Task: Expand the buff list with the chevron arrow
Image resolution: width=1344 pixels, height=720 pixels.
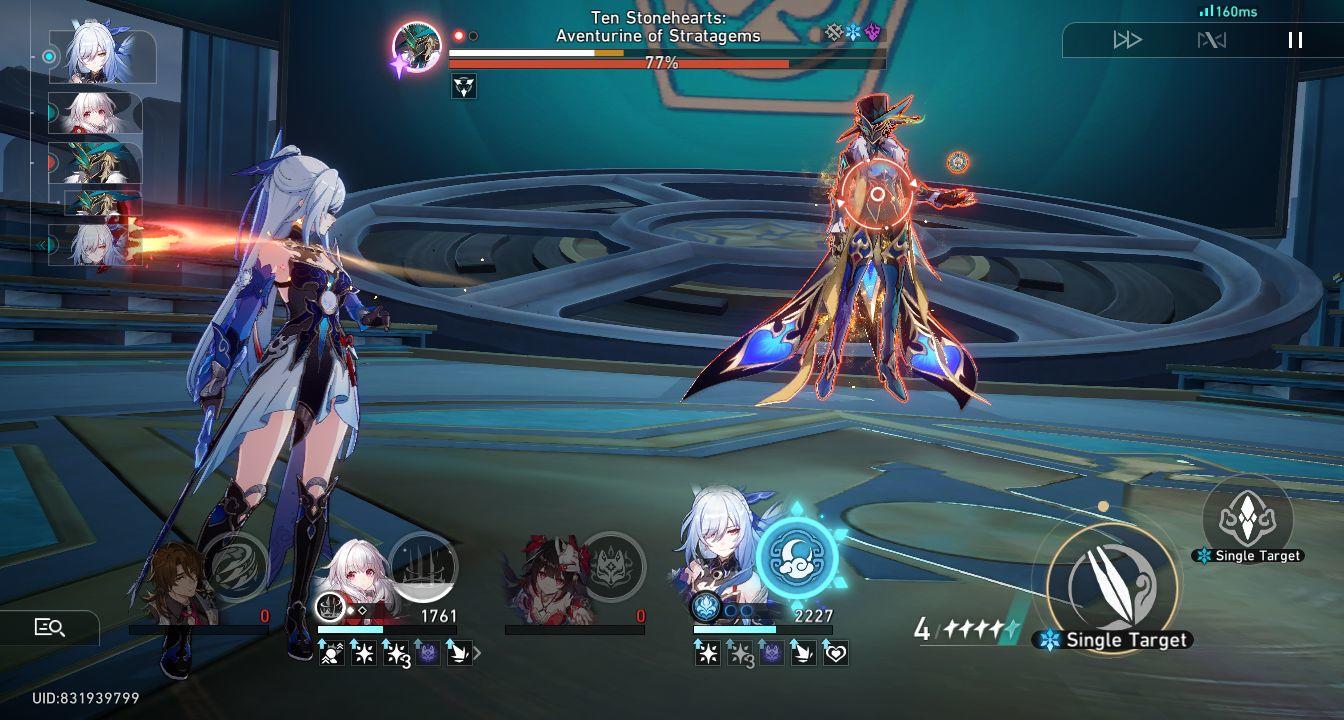Action: (x=477, y=650)
